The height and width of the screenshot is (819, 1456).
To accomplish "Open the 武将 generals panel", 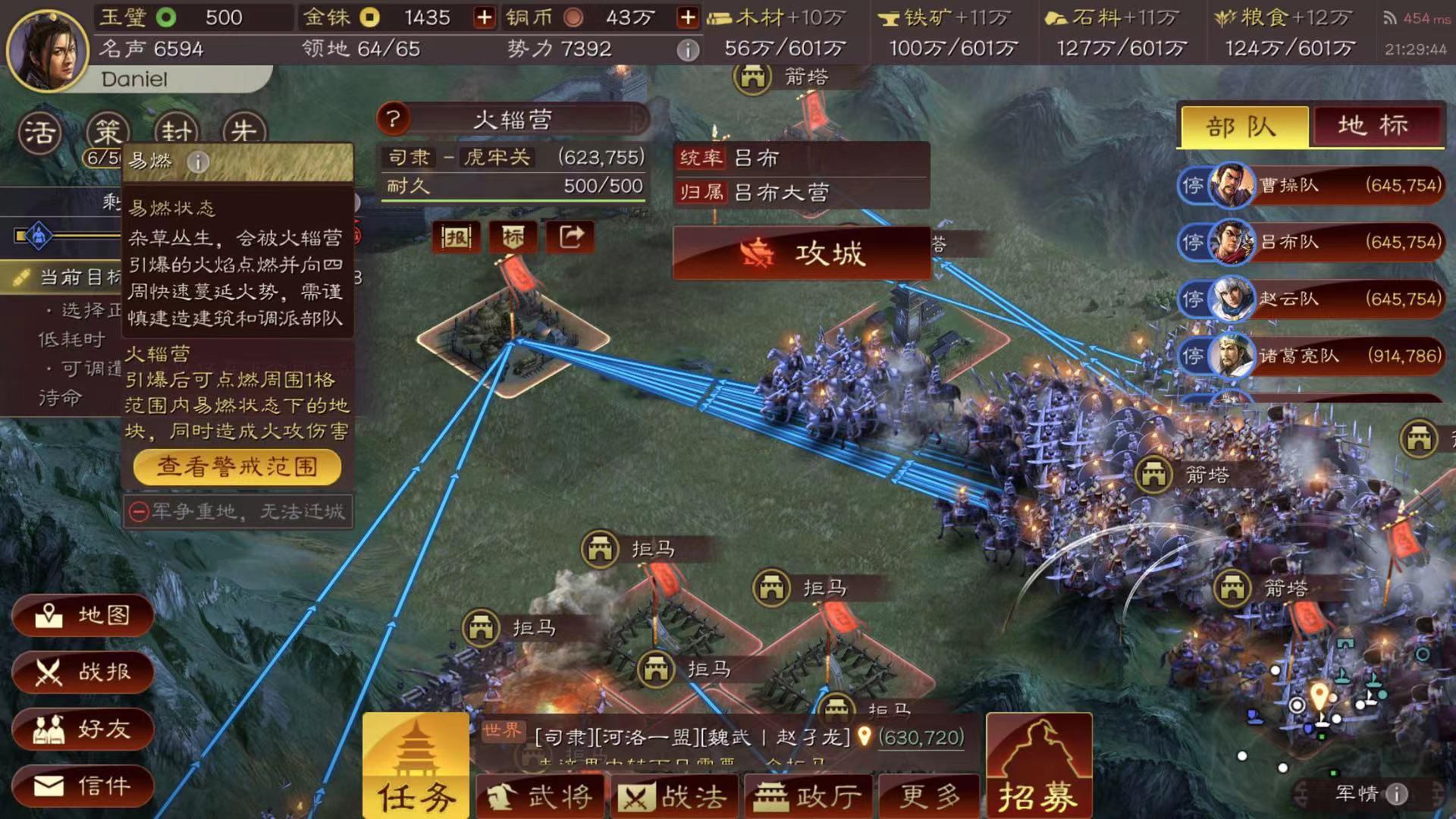I will point(540,796).
